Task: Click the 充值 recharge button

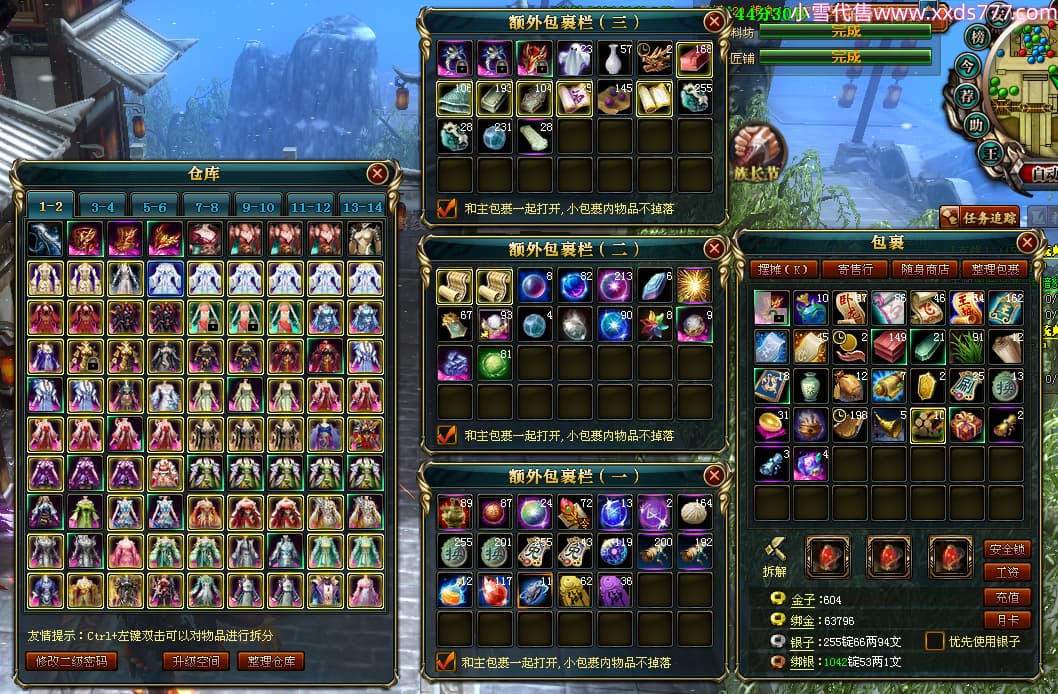Action: pyautogui.click(x=1007, y=597)
